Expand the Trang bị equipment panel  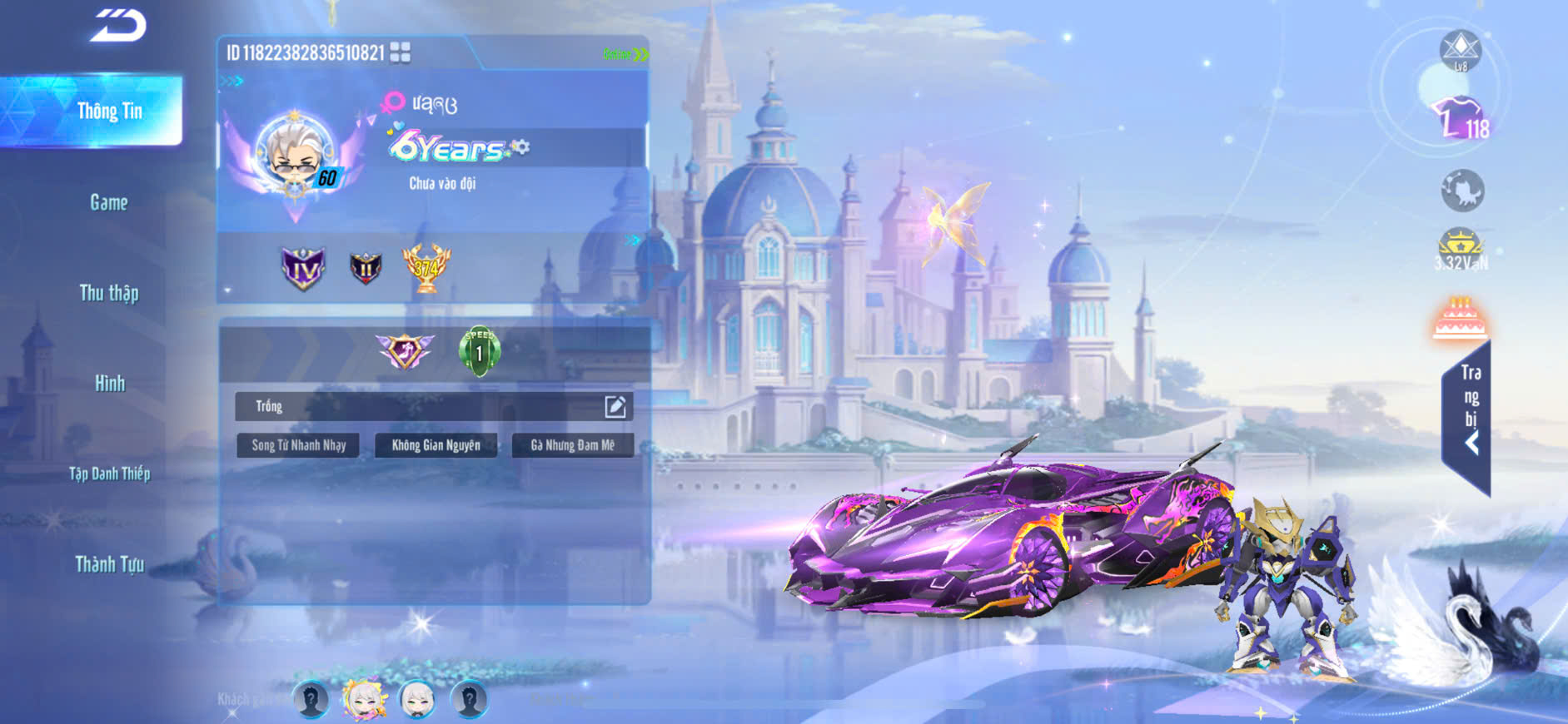(1470, 416)
